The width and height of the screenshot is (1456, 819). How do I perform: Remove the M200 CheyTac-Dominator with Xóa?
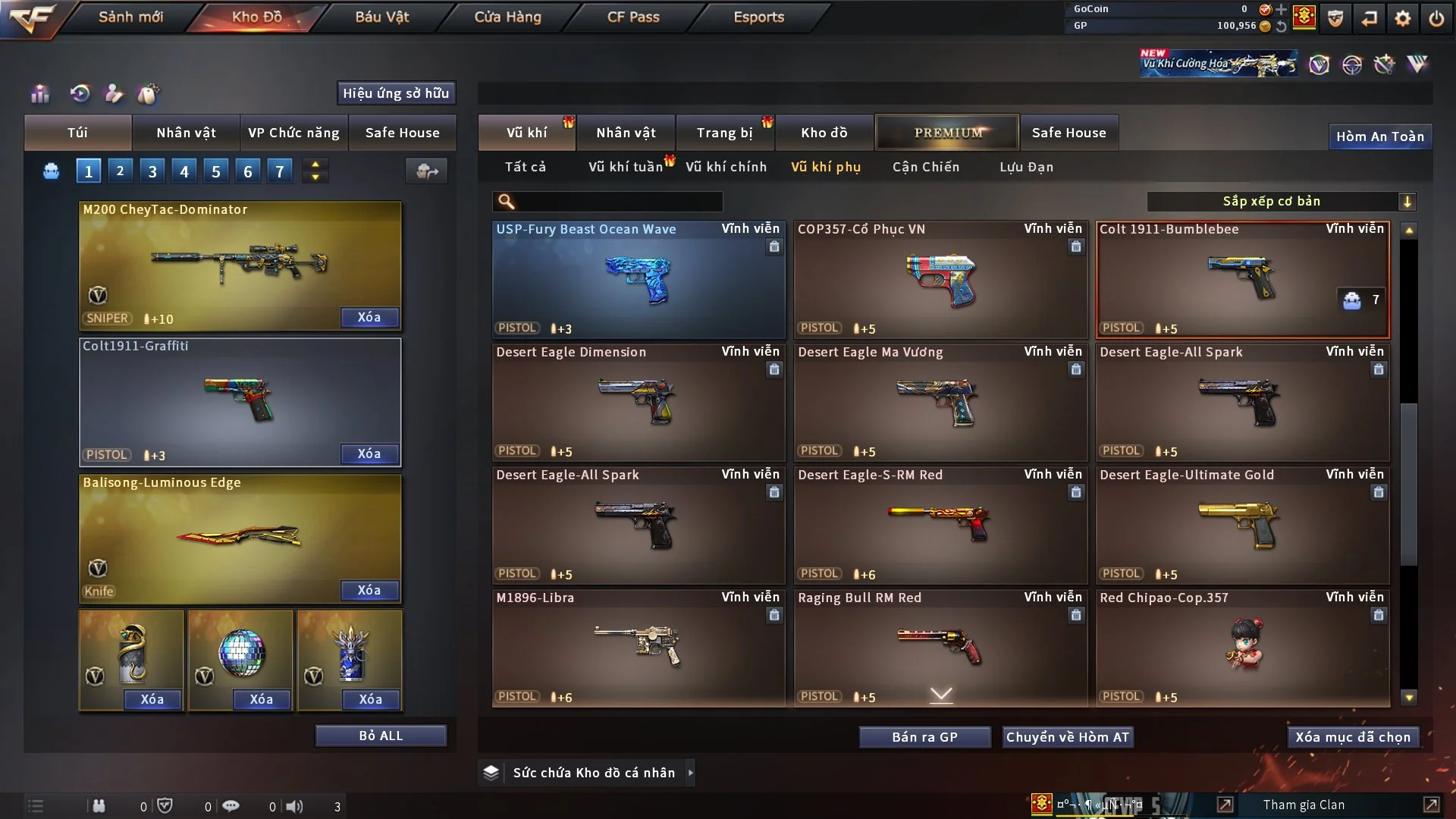click(369, 317)
